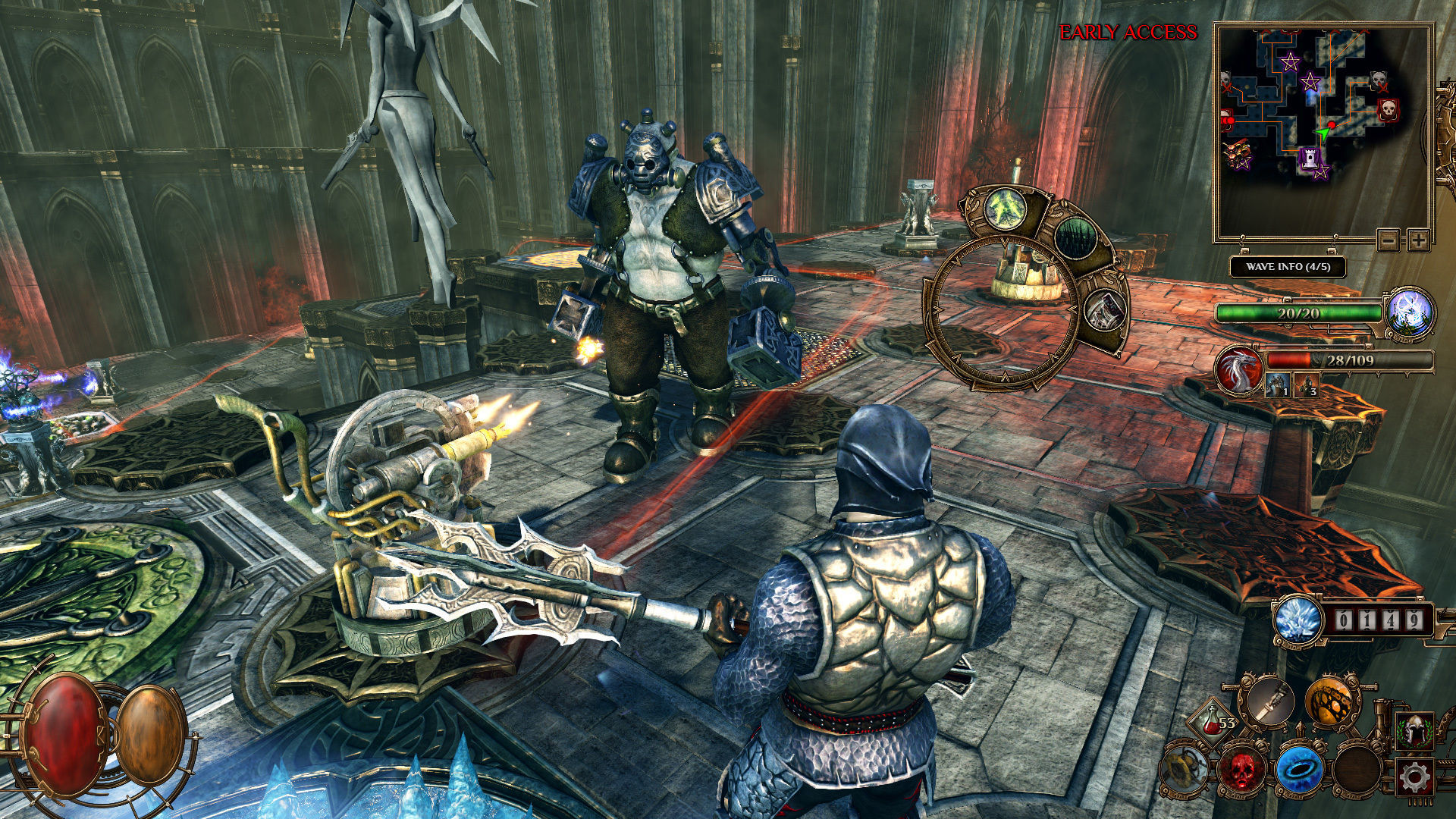This screenshot has height=819, width=1456.
Task: Activate the red skull skill
Action: [x=1241, y=768]
